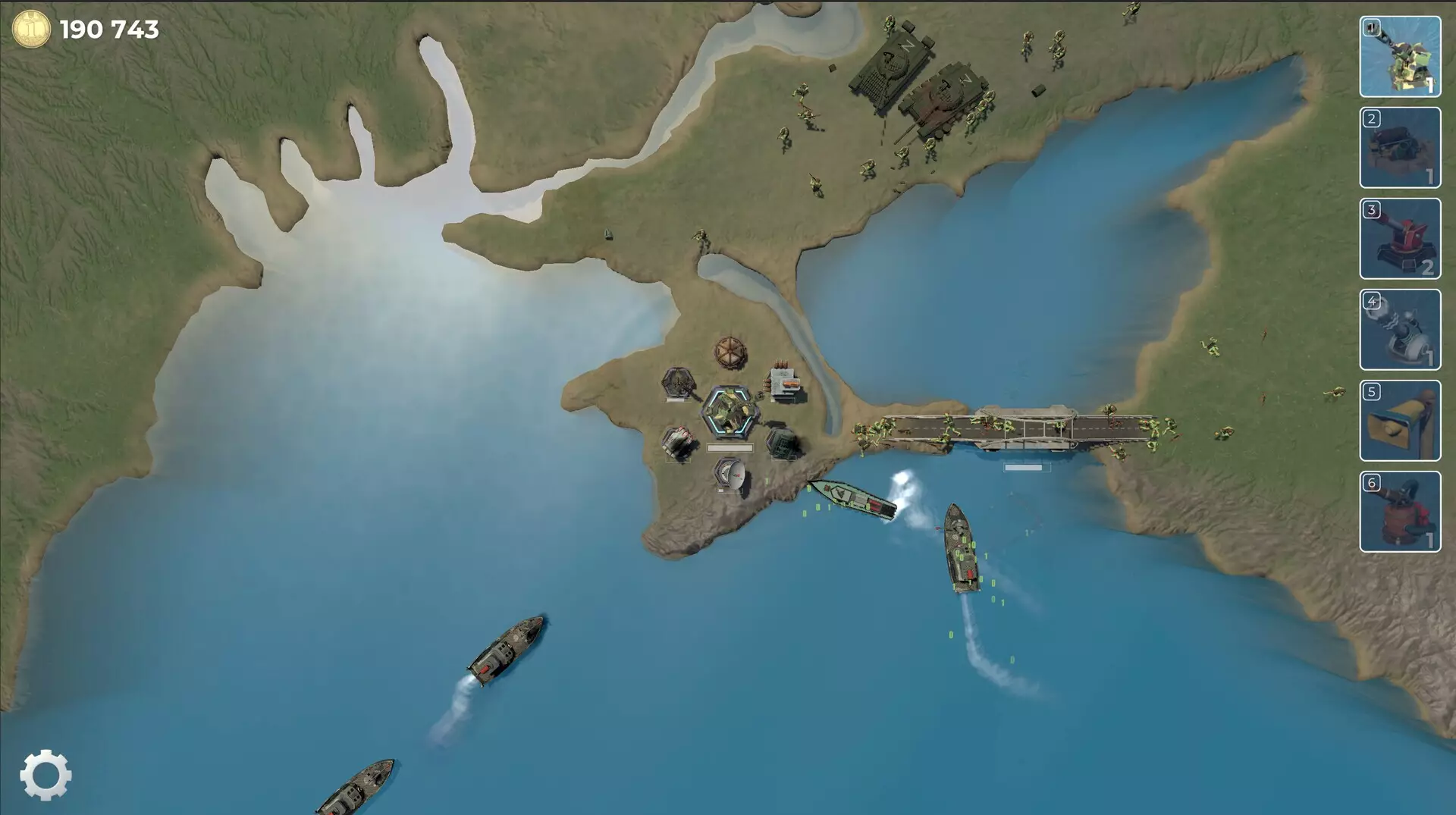Click the health bar under the bridge
The width and height of the screenshot is (1456, 815).
(1025, 469)
